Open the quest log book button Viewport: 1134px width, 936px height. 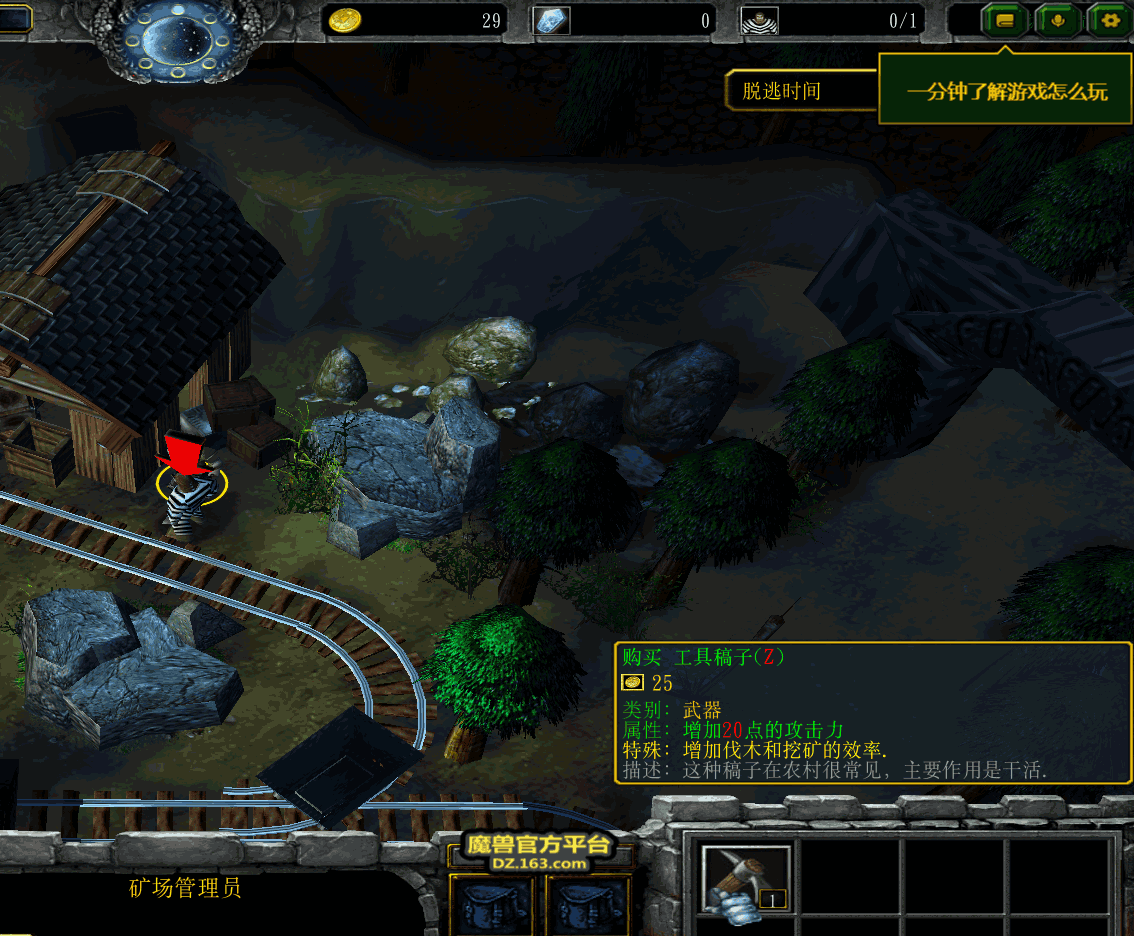coord(1005,20)
